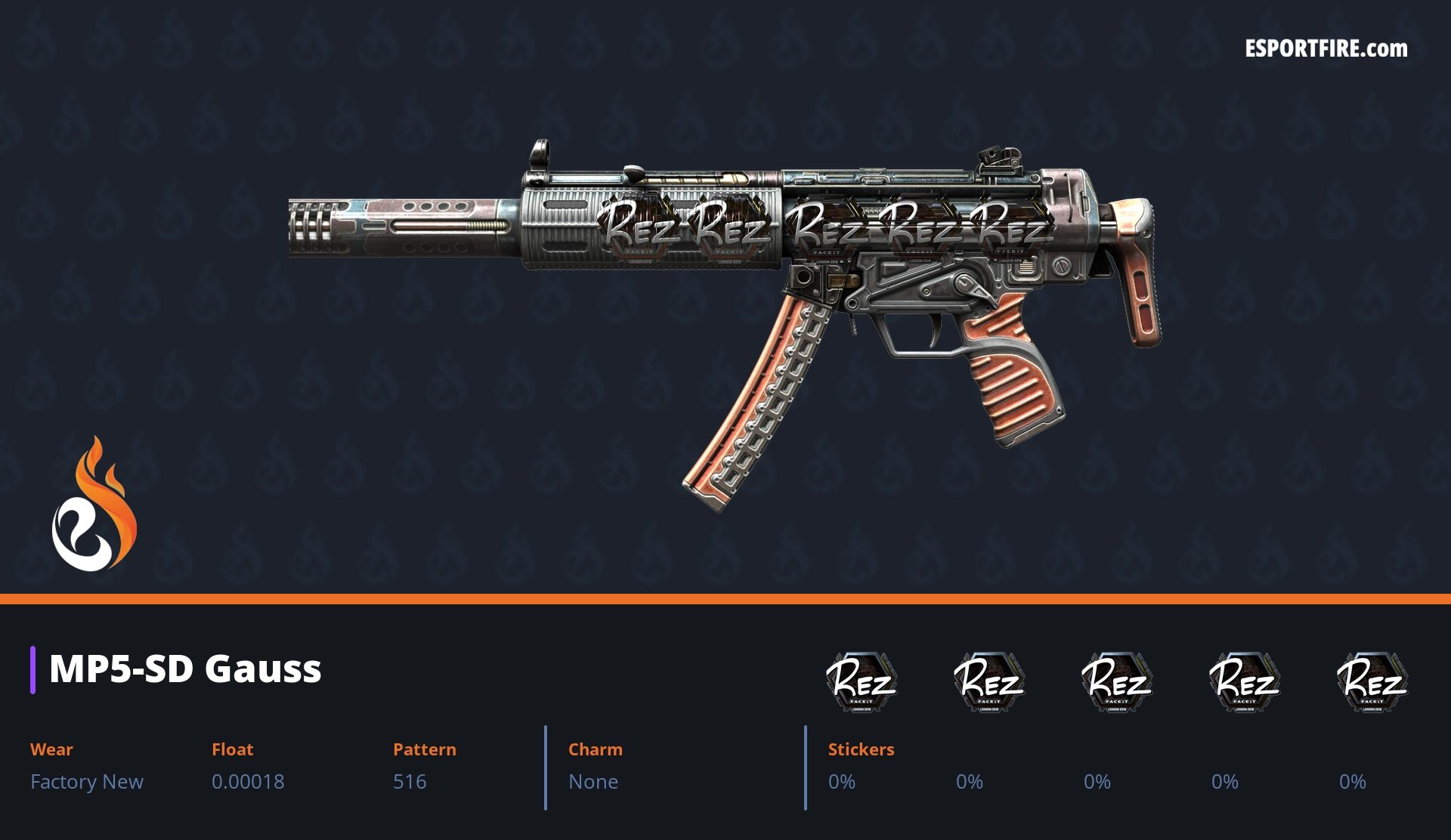Click the Esportfire flame logo
The width and height of the screenshot is (1451, 840).
(x=94, y=505)
